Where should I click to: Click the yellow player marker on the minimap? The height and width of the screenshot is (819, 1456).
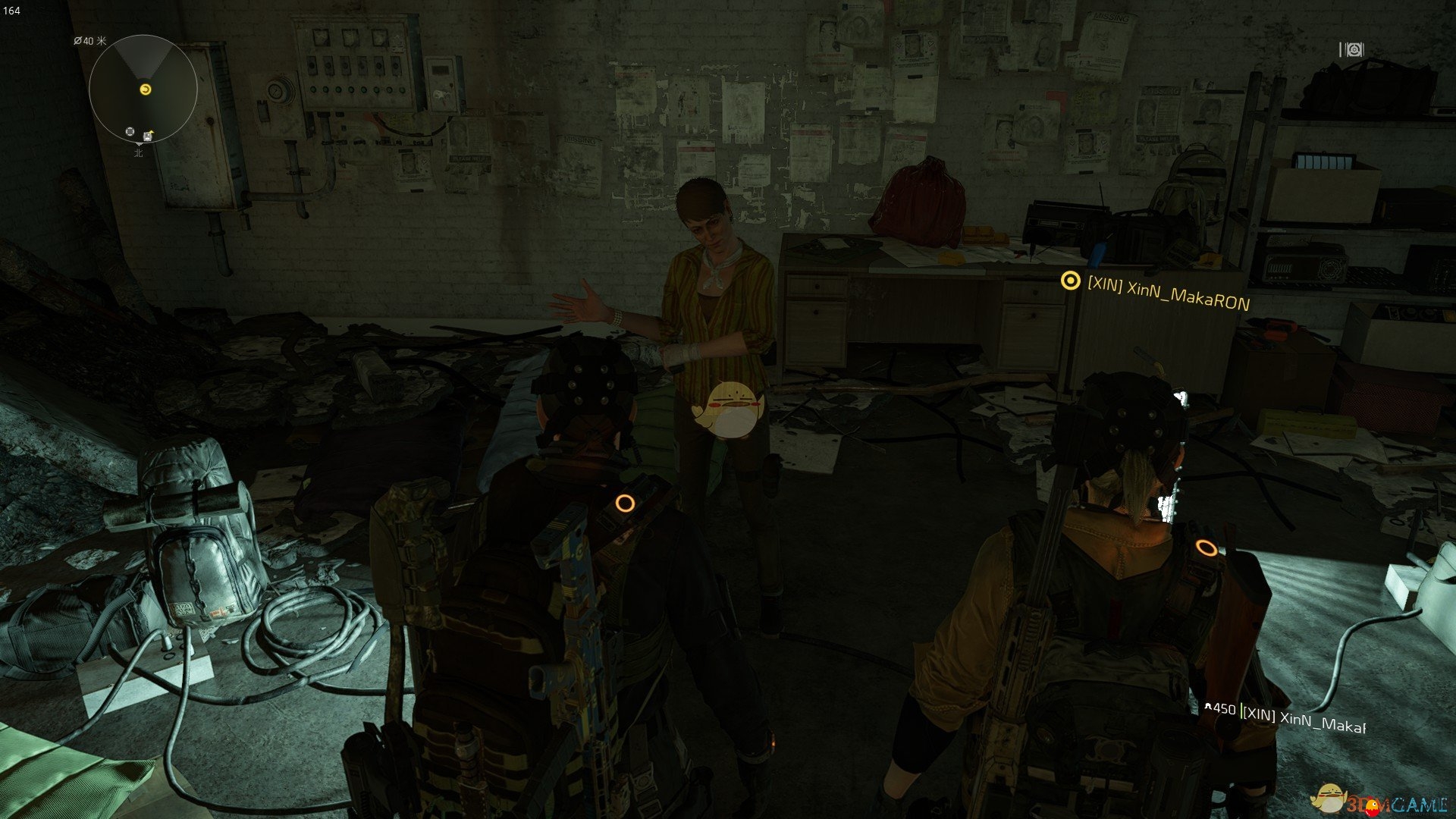coord(146,89)
